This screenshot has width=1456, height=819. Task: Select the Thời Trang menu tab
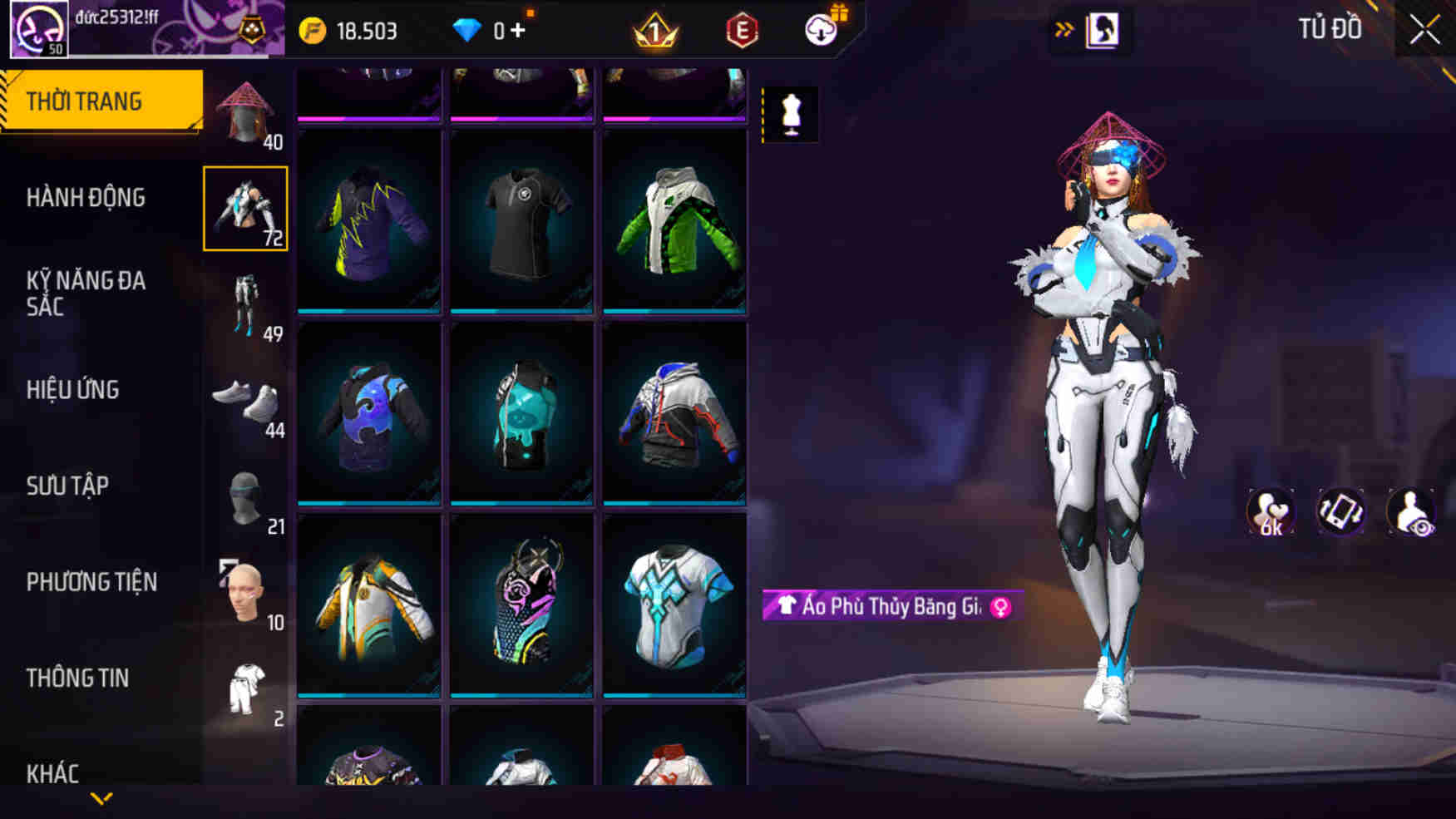click(x=84, y=101)
